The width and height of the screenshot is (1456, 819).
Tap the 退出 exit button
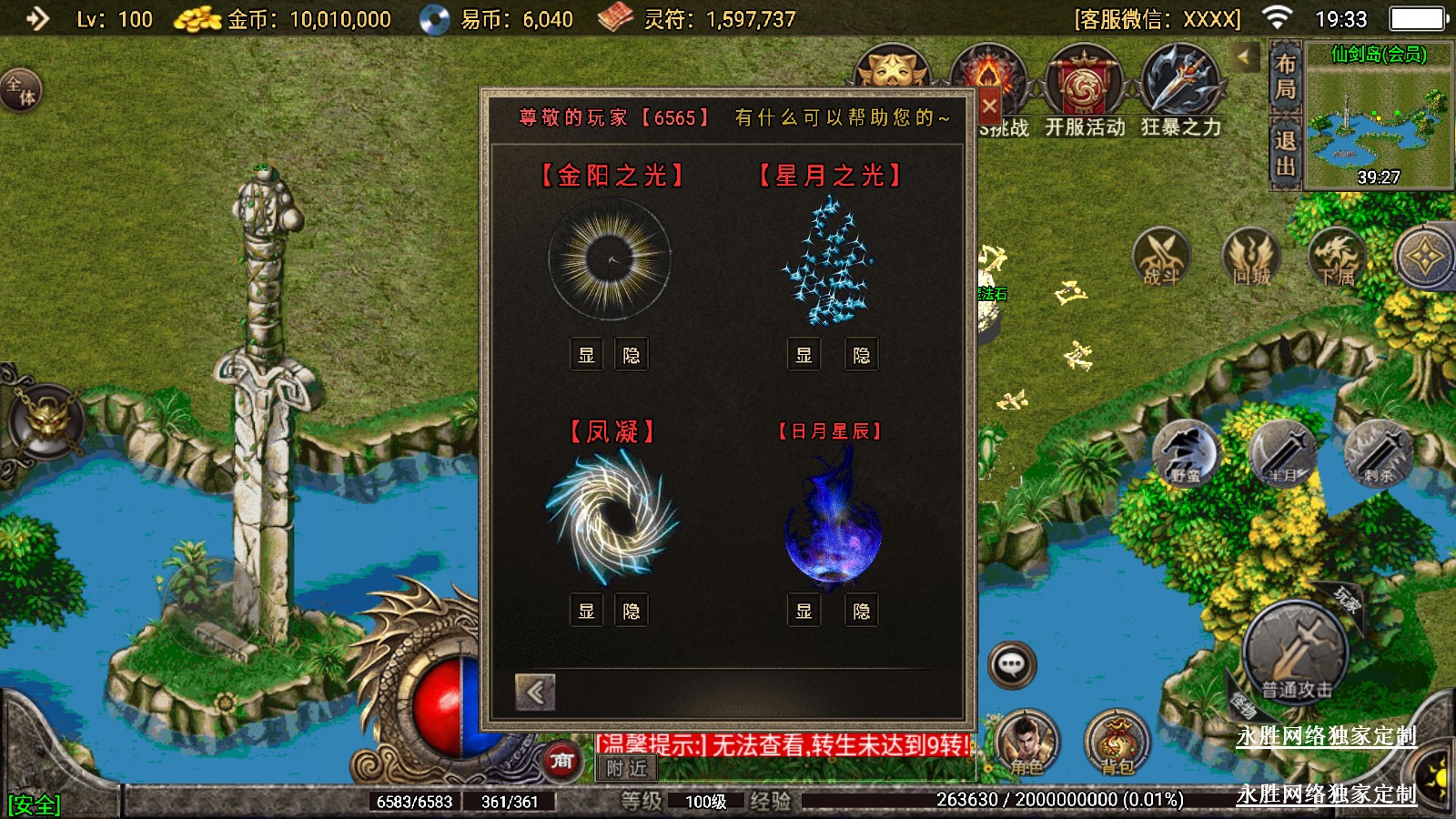click(x=1285, y=153)
